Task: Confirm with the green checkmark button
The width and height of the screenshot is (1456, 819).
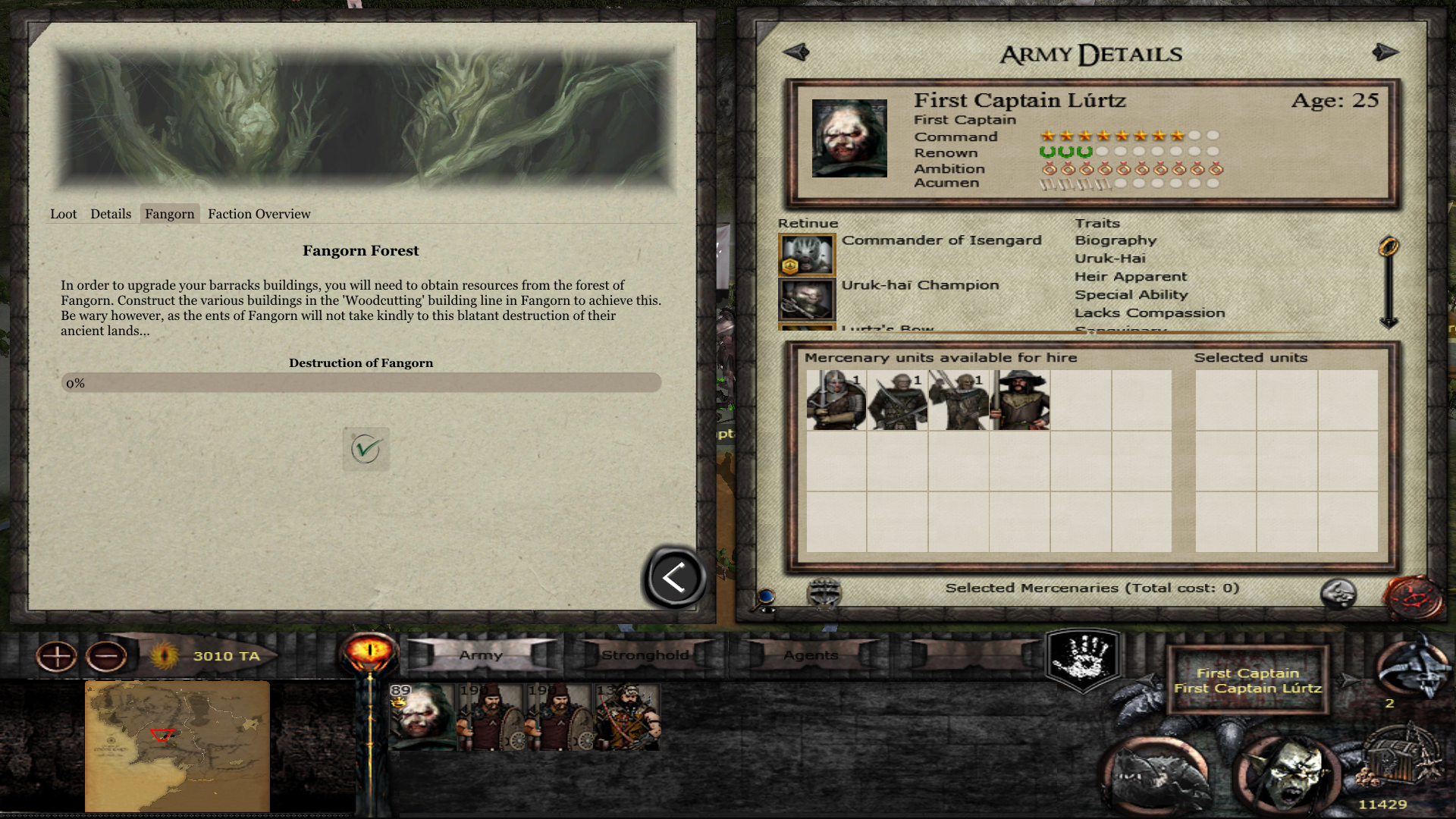Action: [x=366, y=449]
